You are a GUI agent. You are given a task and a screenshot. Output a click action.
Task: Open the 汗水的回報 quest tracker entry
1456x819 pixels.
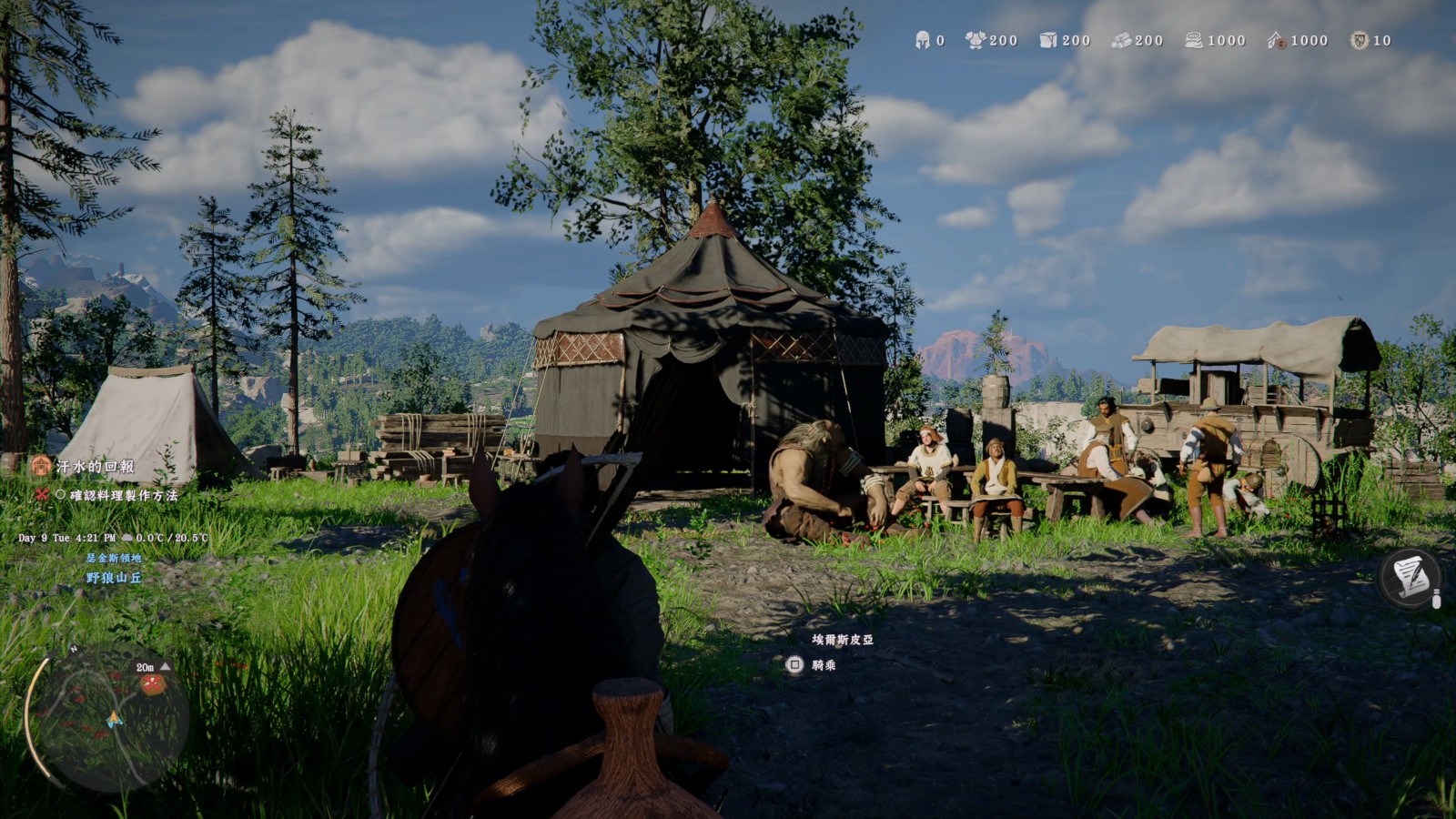[x=95, y=467]
